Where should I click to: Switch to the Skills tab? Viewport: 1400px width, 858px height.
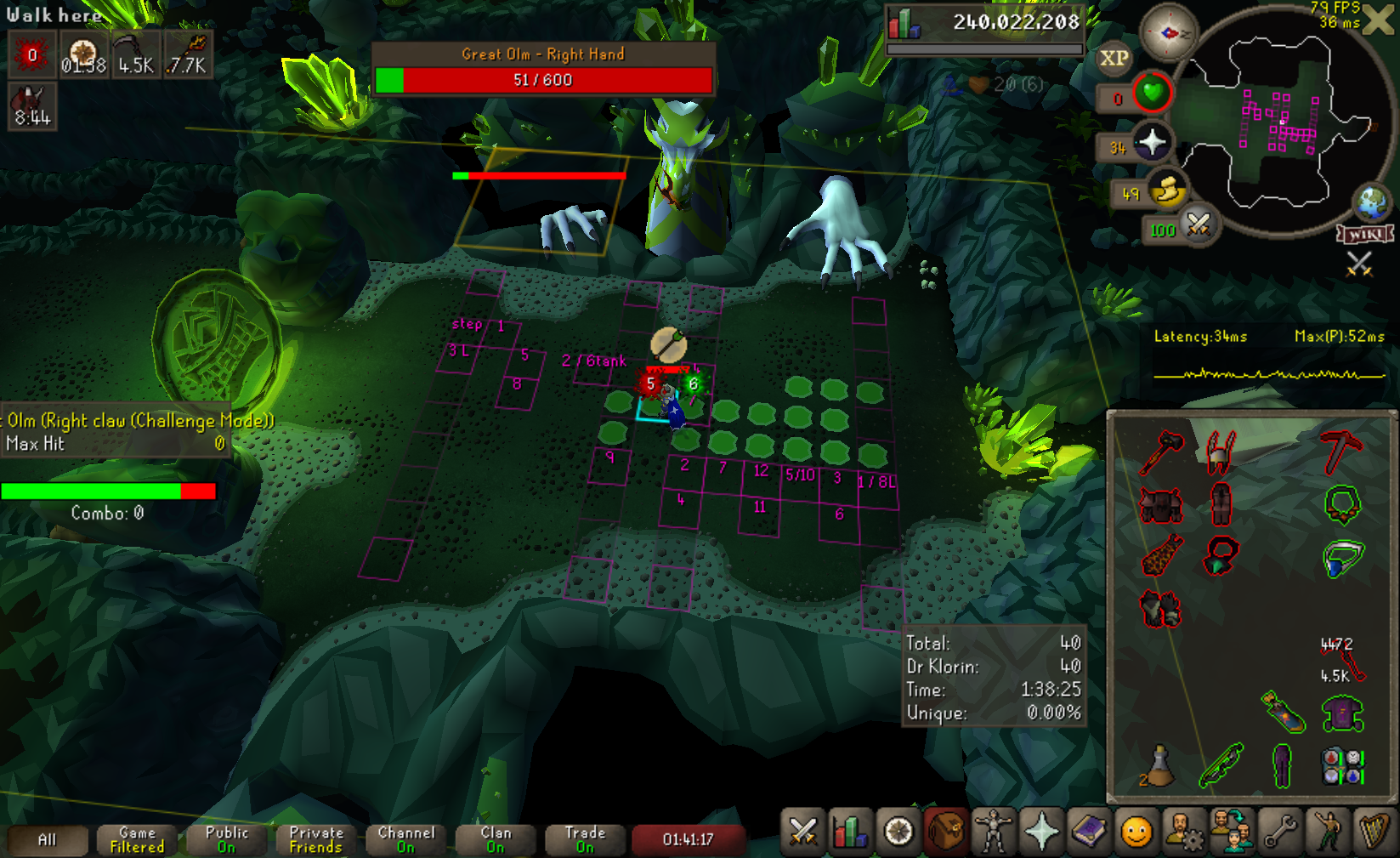pyautogui.click(x=850, y=832)
